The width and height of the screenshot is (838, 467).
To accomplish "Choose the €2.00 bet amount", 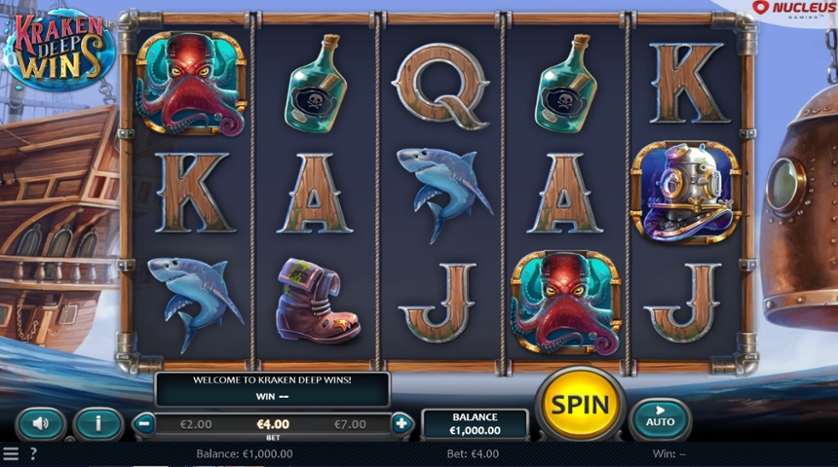I will tap(196, 424).
